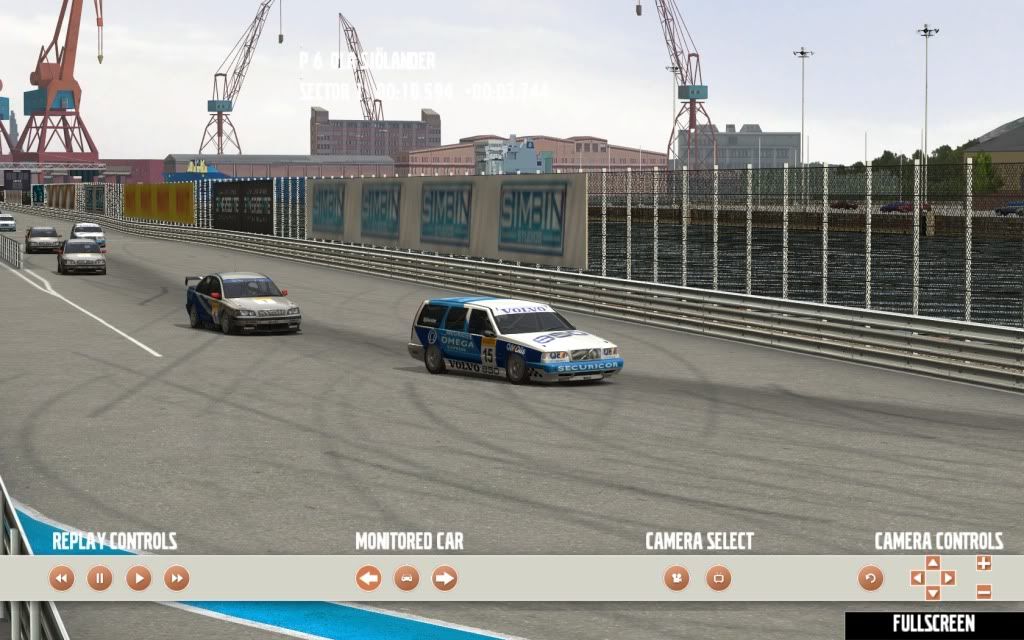The image size is (1024, 640).
Task: Toggle the Fullscreen replay view
Action: point(933,624)
